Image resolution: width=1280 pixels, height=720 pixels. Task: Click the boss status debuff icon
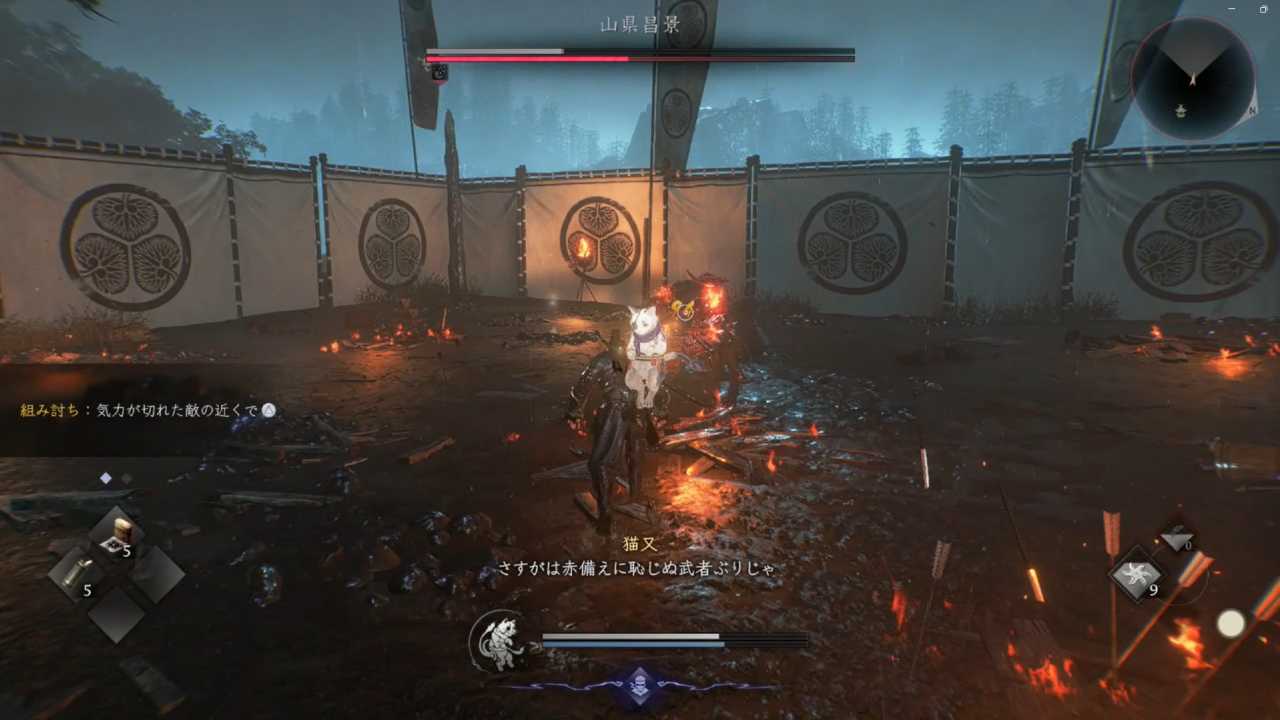tap(439, 72)
